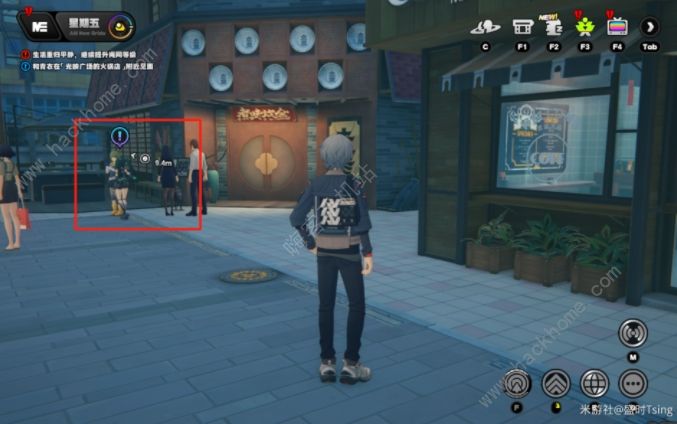Screen dimensions: 677x424
Task: Click the concentric-arc interact button labeled F
Action: point(517,382)
